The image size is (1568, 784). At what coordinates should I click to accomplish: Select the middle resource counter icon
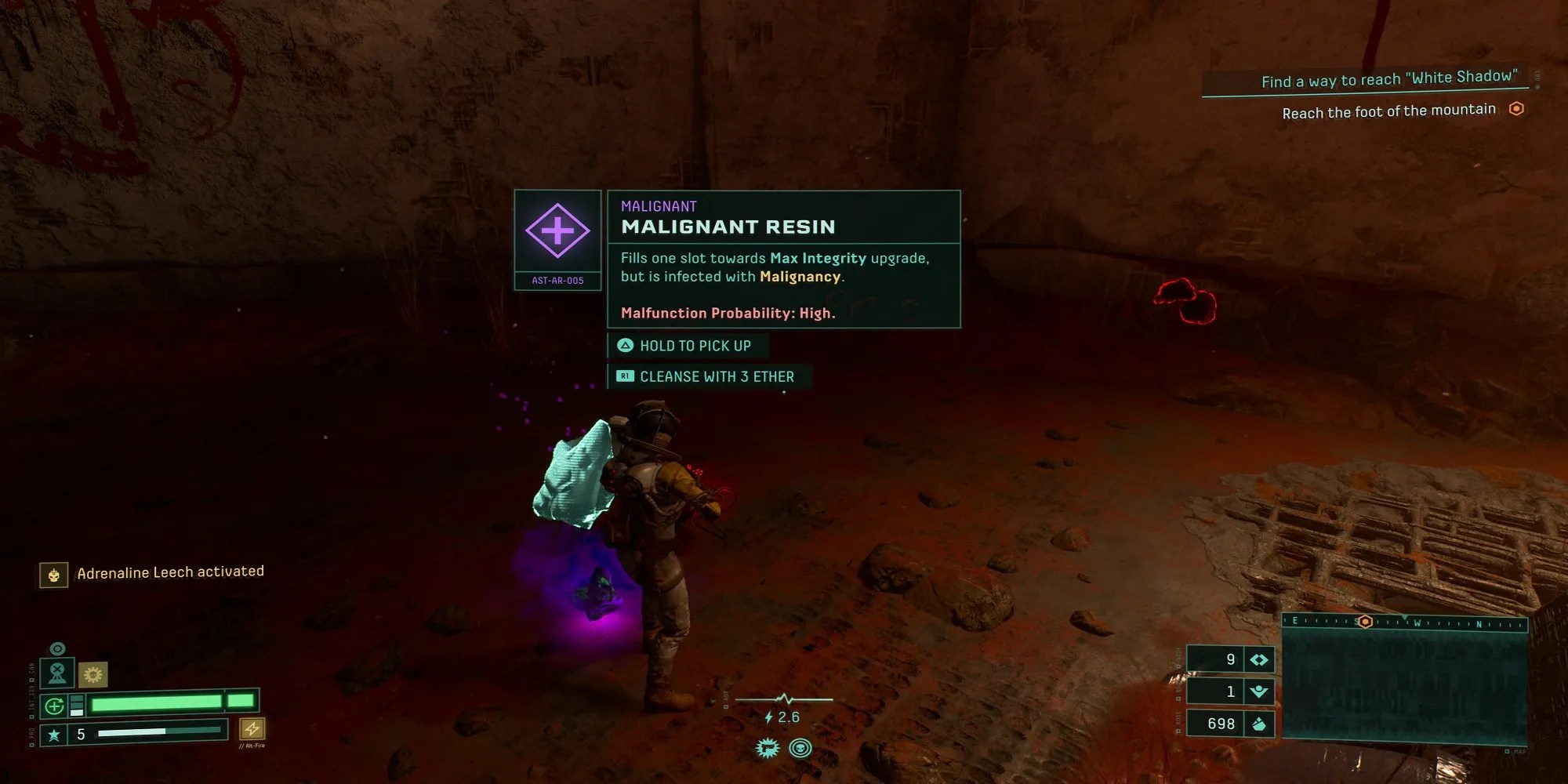[1259, 691]
